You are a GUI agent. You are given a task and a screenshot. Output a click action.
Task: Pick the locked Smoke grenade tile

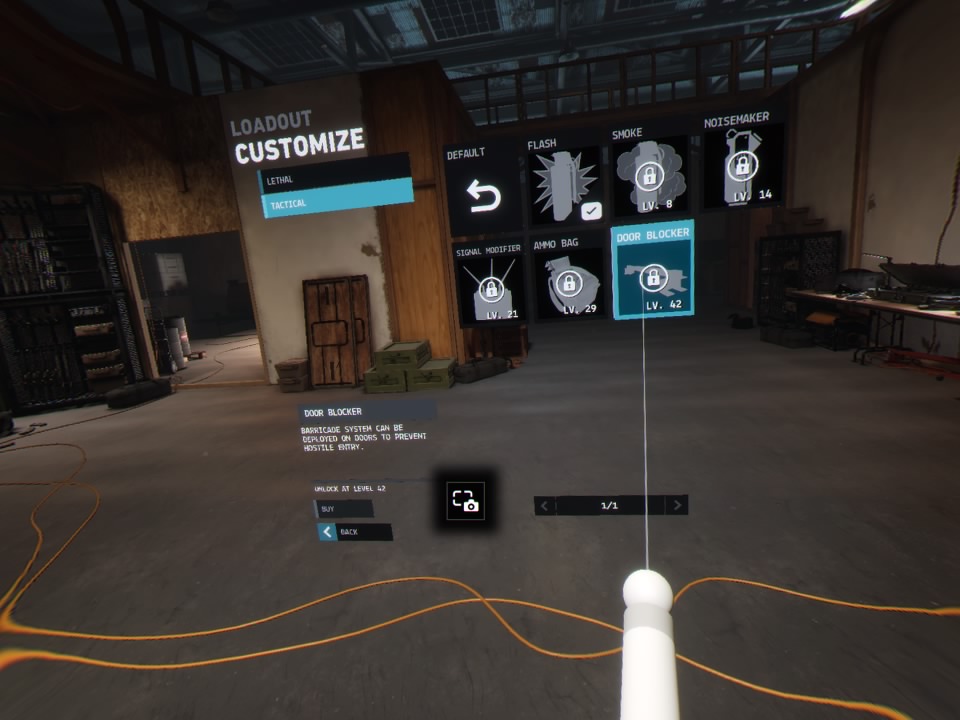coord(650,175)
